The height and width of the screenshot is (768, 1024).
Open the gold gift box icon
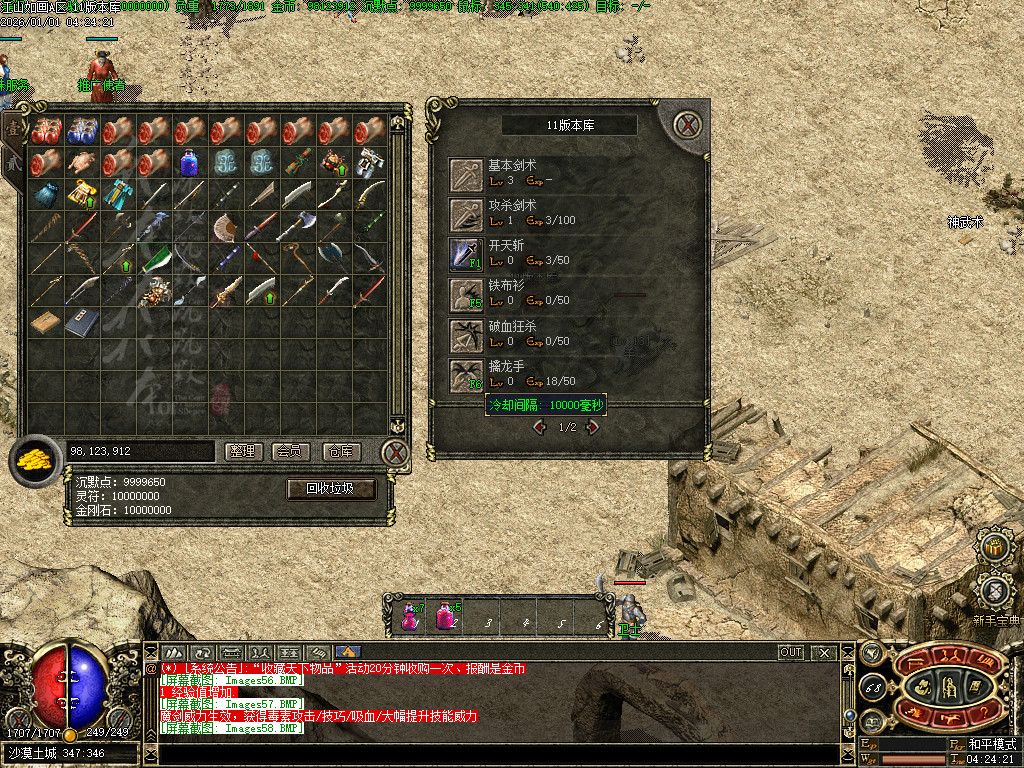click(995, 546)
